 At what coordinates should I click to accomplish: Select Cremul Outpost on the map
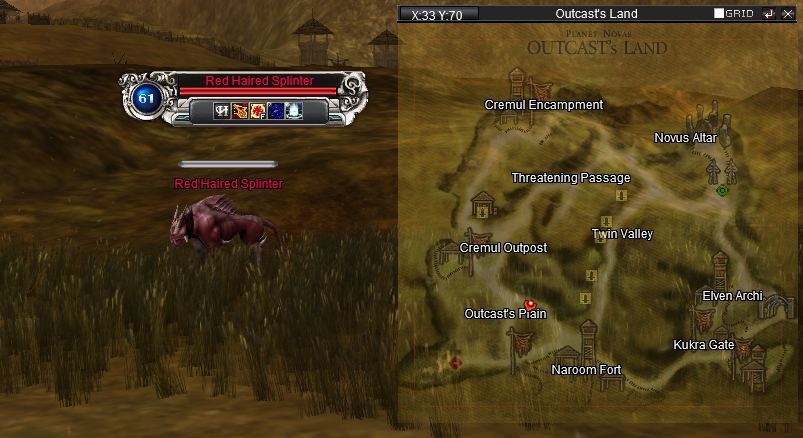point(503,247)
